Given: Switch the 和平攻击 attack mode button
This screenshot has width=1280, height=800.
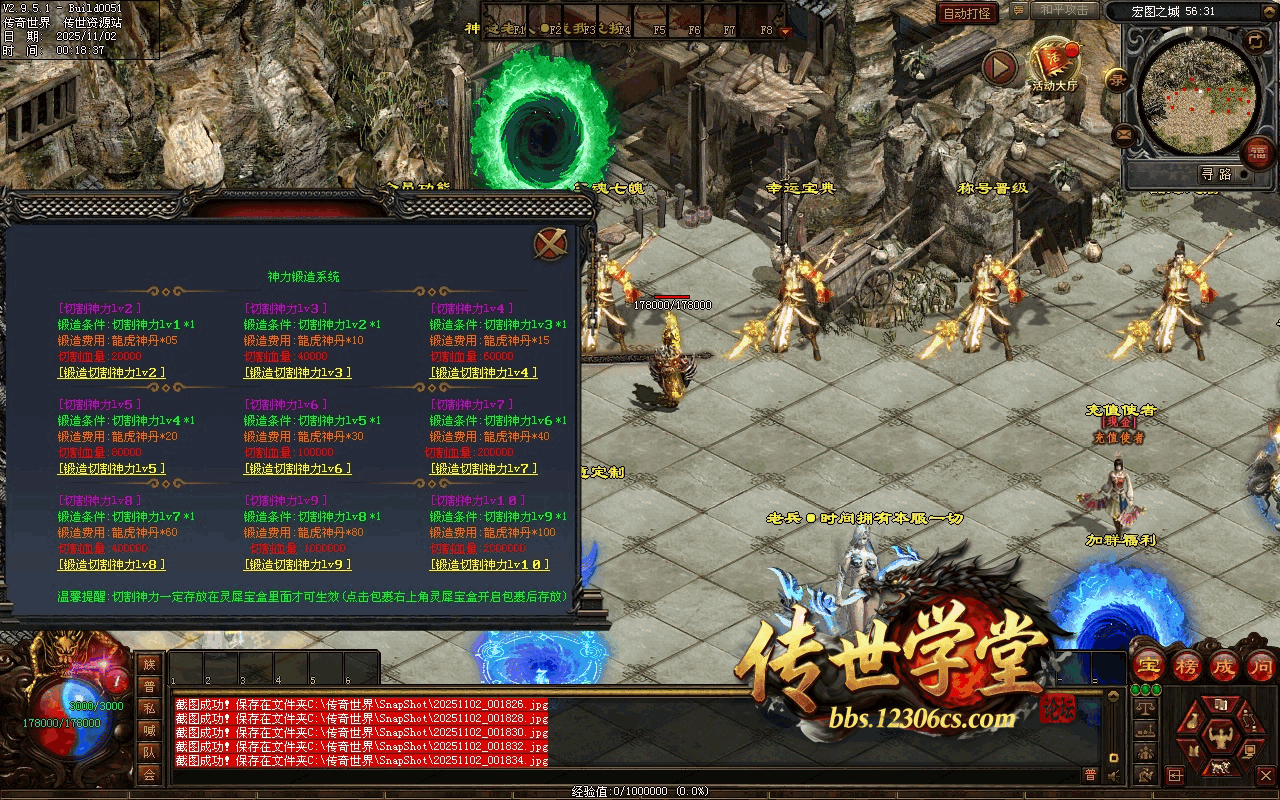Looking at the screenshot, I should (x=1065, y=10).
